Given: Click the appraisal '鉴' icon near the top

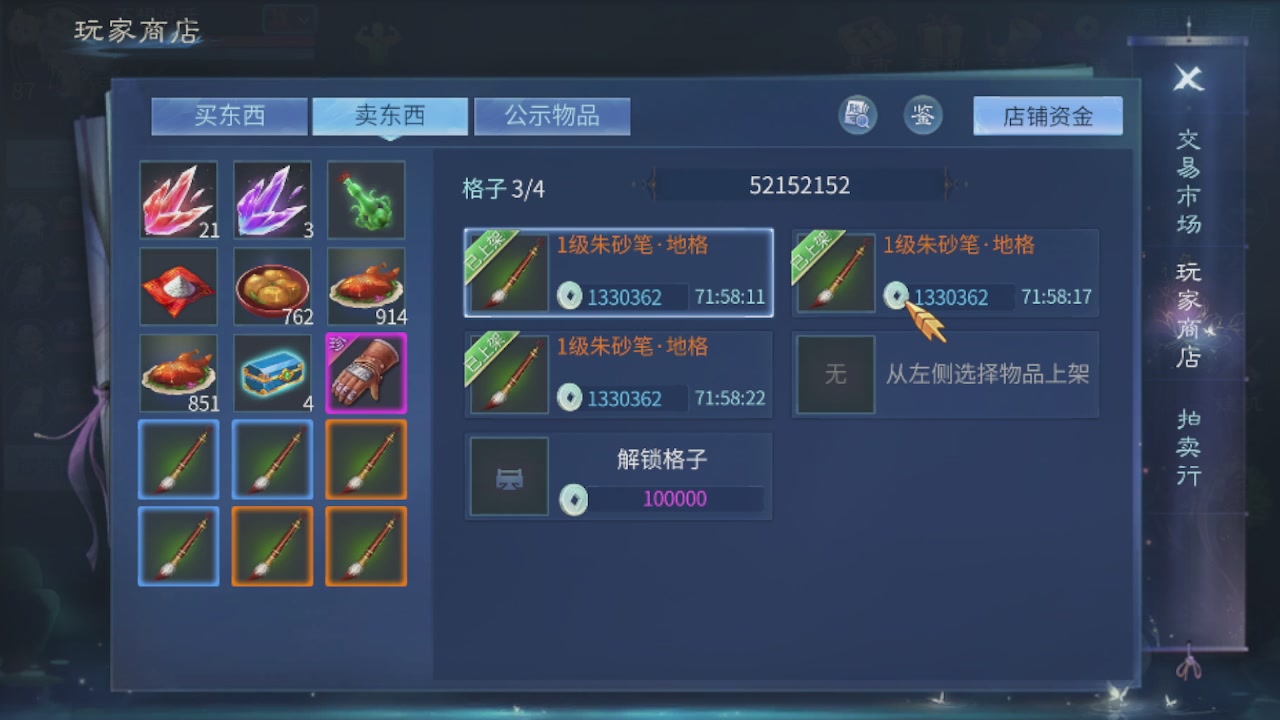Looking at the screenshot, I should pos(922,114).
